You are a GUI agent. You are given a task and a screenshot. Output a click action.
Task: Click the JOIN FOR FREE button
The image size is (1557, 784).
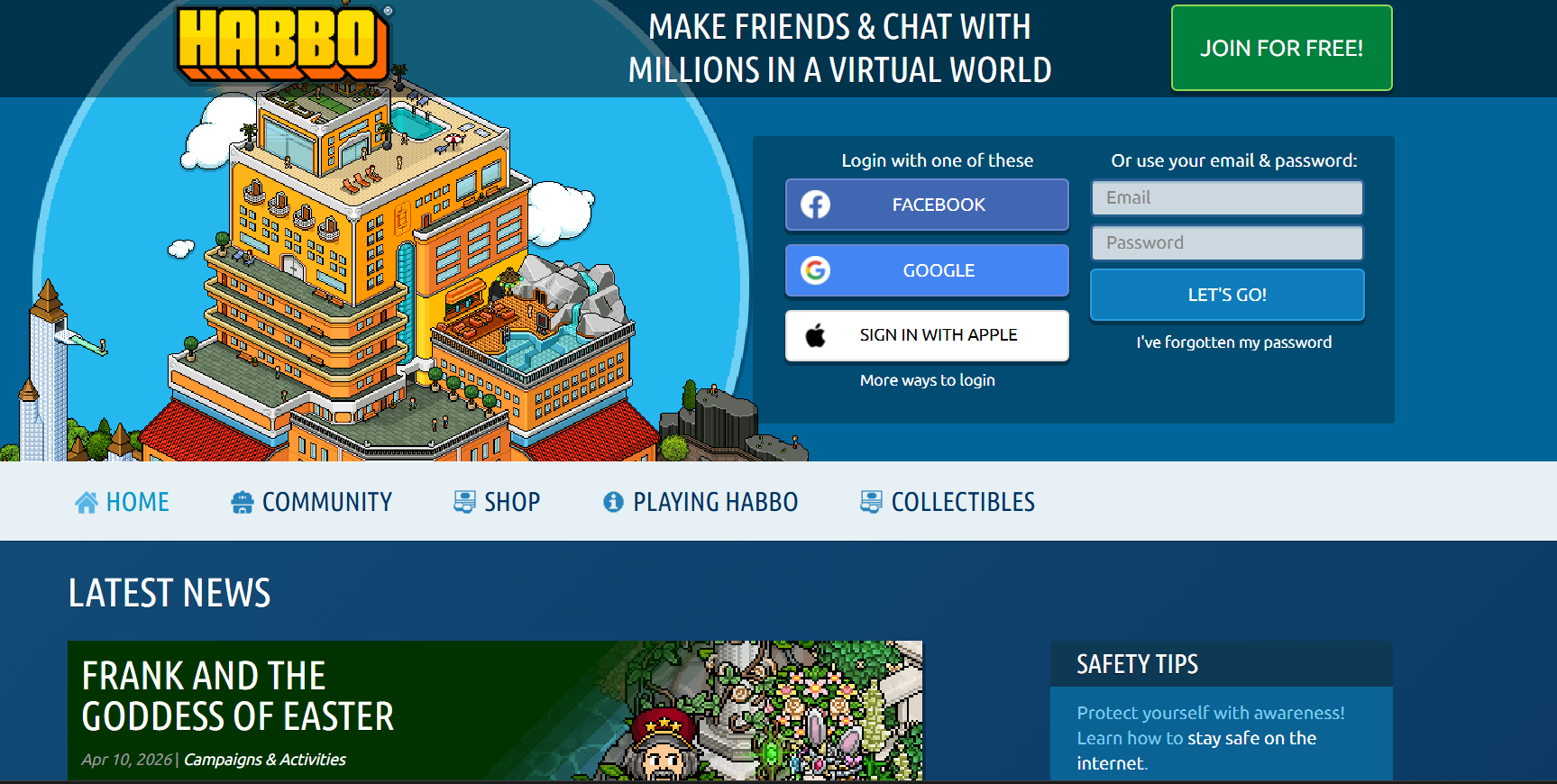click(x=1281, y=48)
